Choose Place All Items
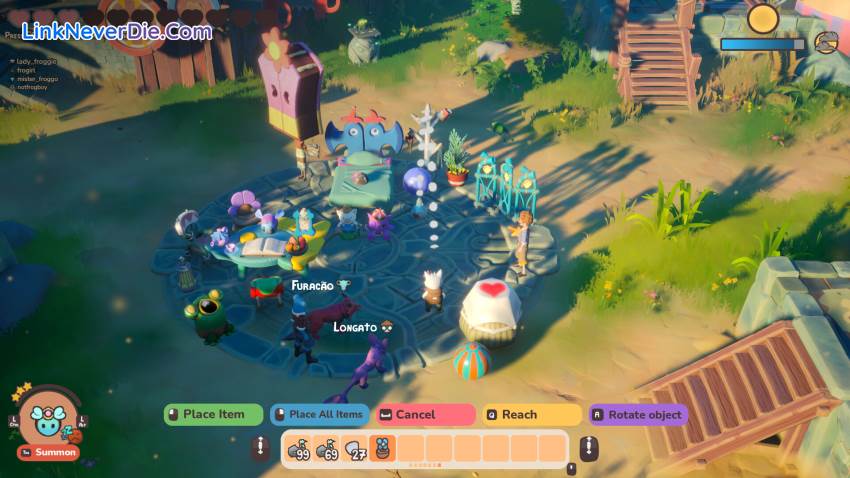 [x=318, y=414]
